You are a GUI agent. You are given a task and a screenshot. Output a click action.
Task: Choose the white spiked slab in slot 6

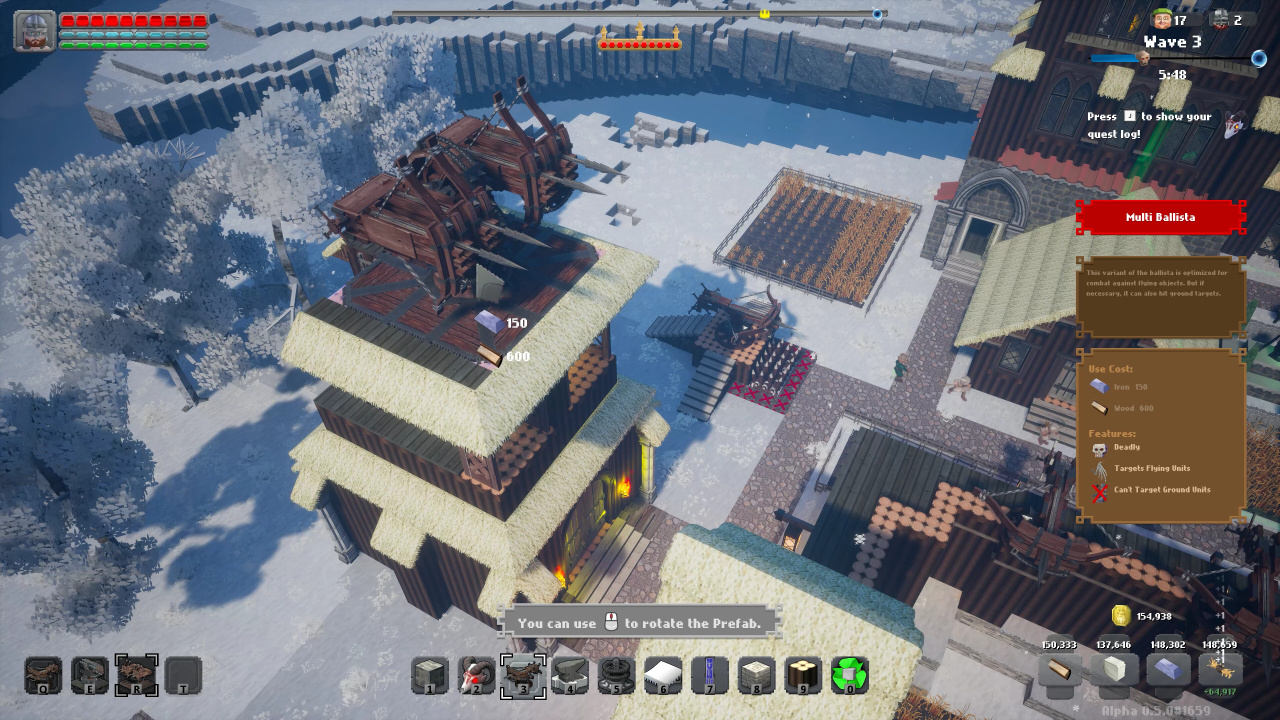click(x=663, y=675)
